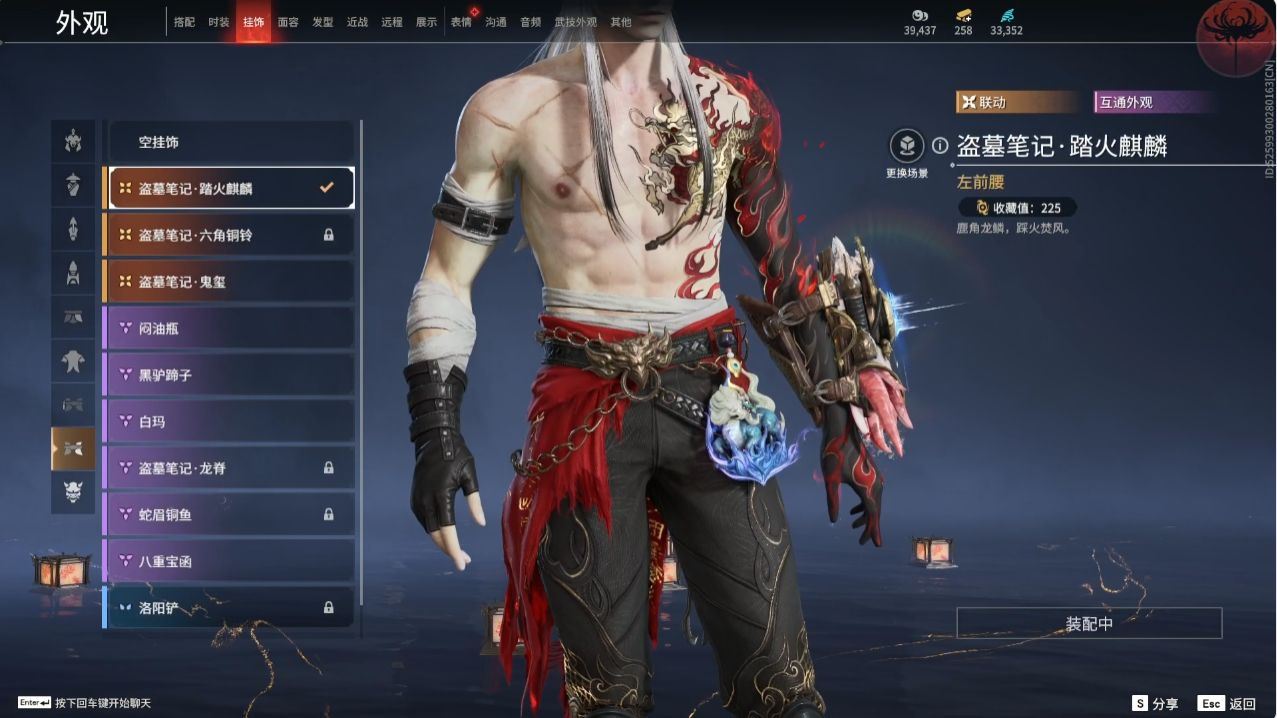This screenshot has height=718, width=1277.
Task: Go back with the 返回 button
Action: pos(1229,703)
